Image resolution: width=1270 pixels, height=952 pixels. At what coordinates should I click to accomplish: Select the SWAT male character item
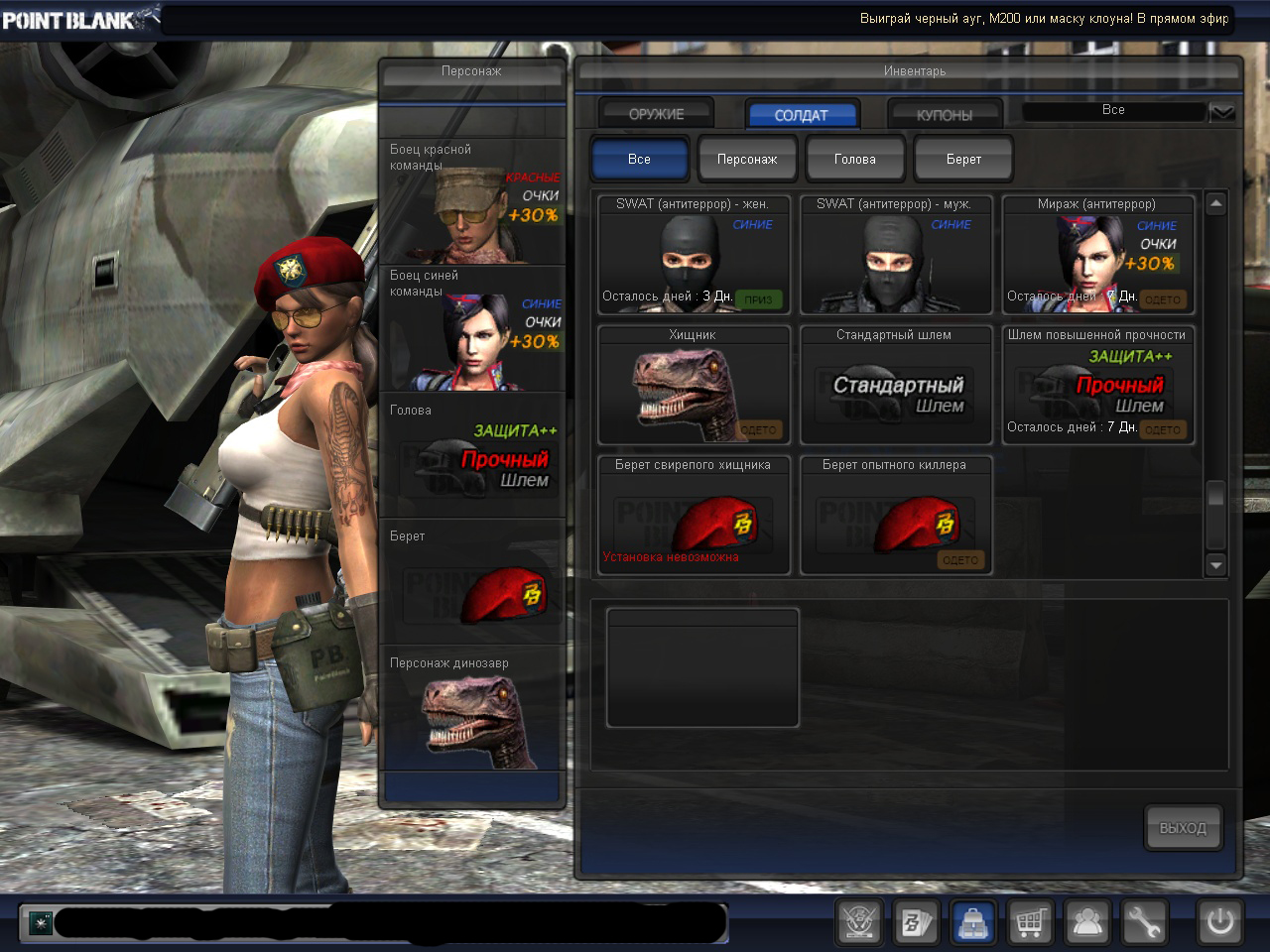click(895, 255)
